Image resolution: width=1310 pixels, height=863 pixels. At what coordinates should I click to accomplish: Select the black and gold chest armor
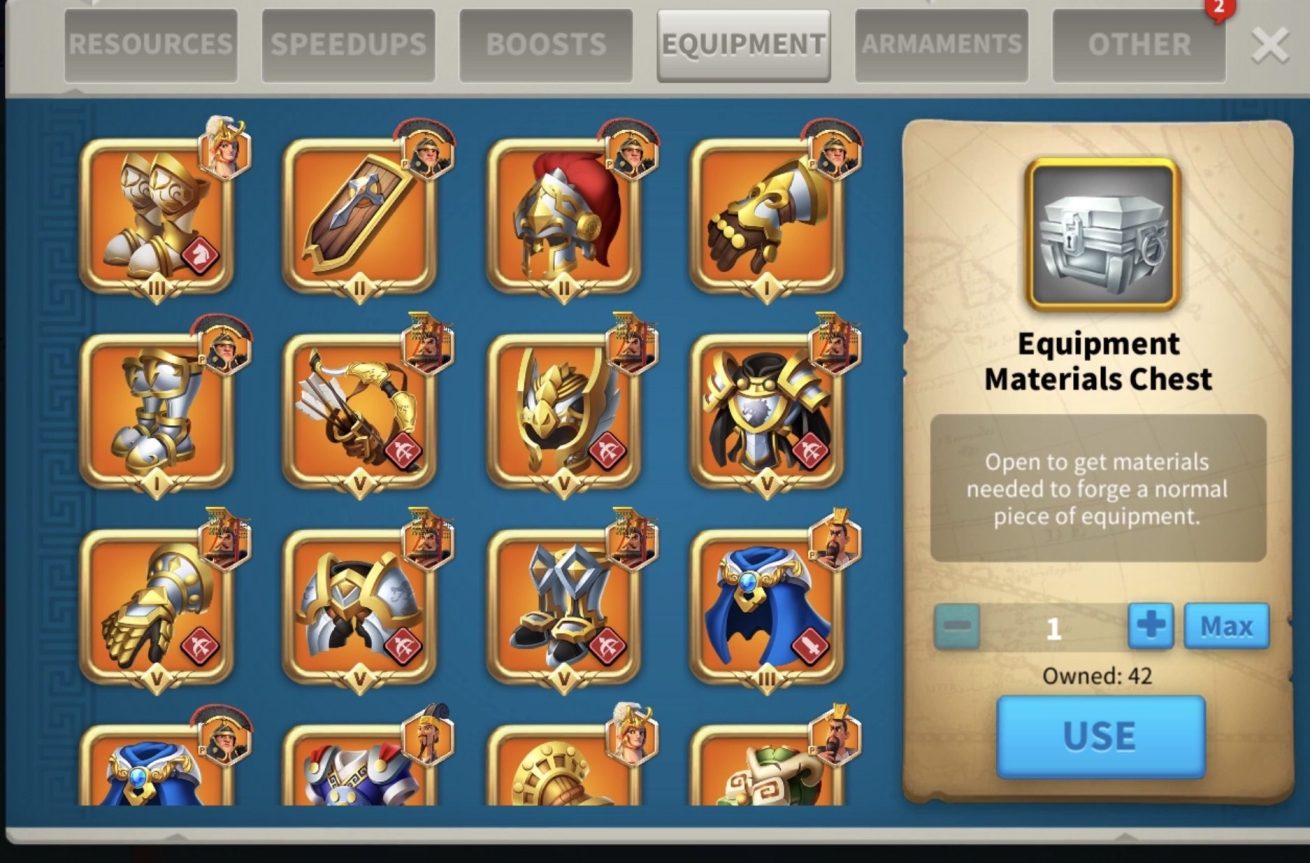(767, 411)
